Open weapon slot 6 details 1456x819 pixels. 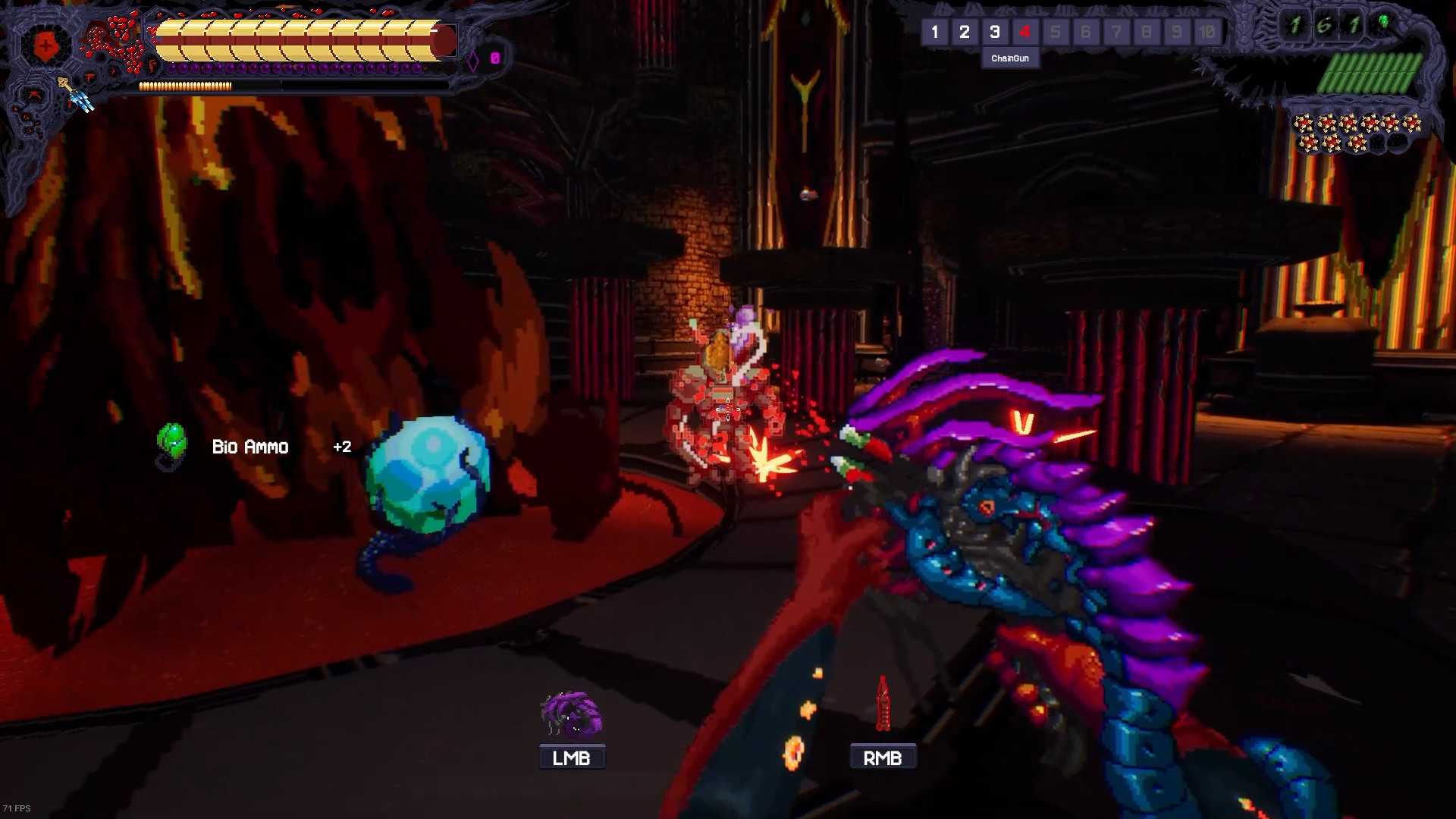pos(1085,32)
